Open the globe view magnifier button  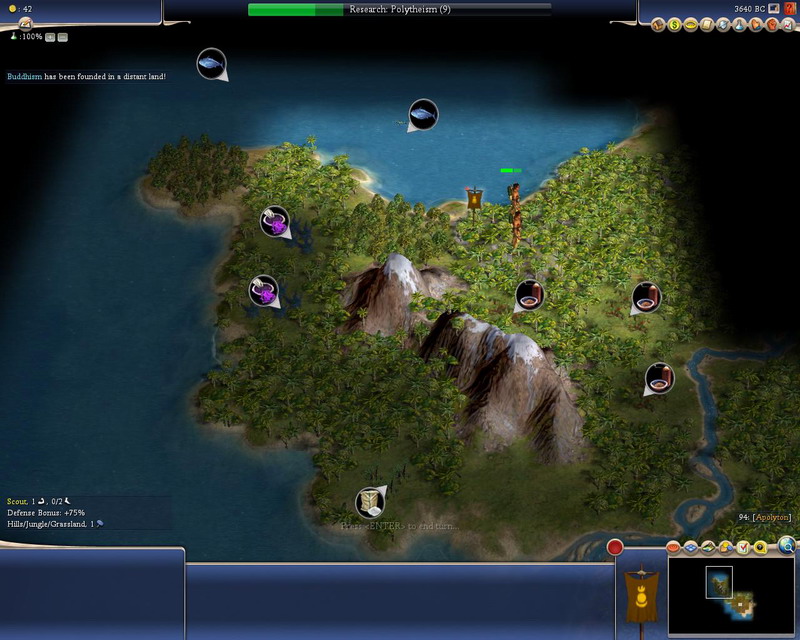787,545
